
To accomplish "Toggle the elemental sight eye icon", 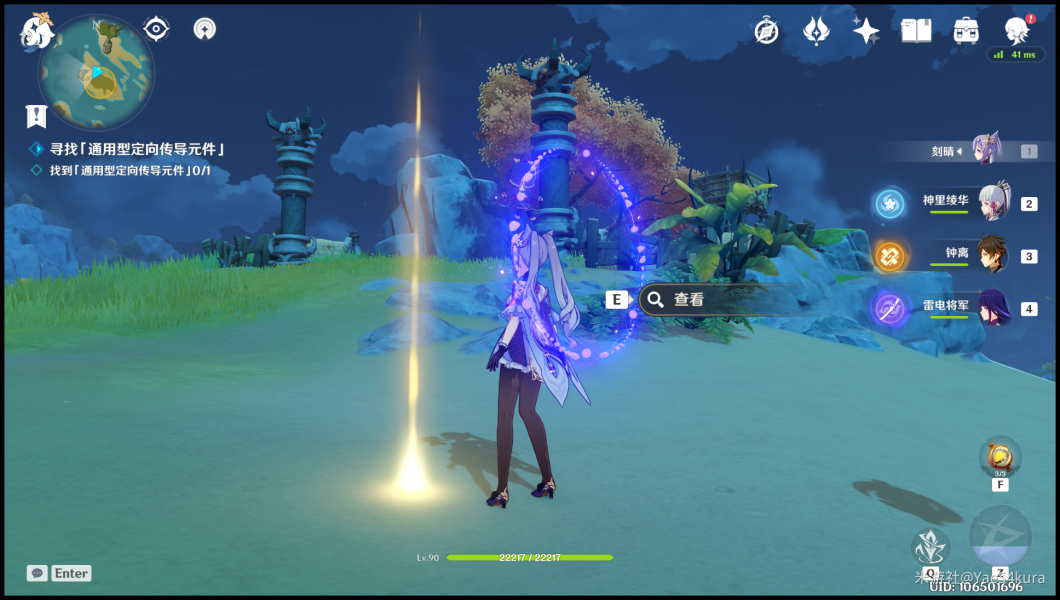I will [x=156, y=29].
